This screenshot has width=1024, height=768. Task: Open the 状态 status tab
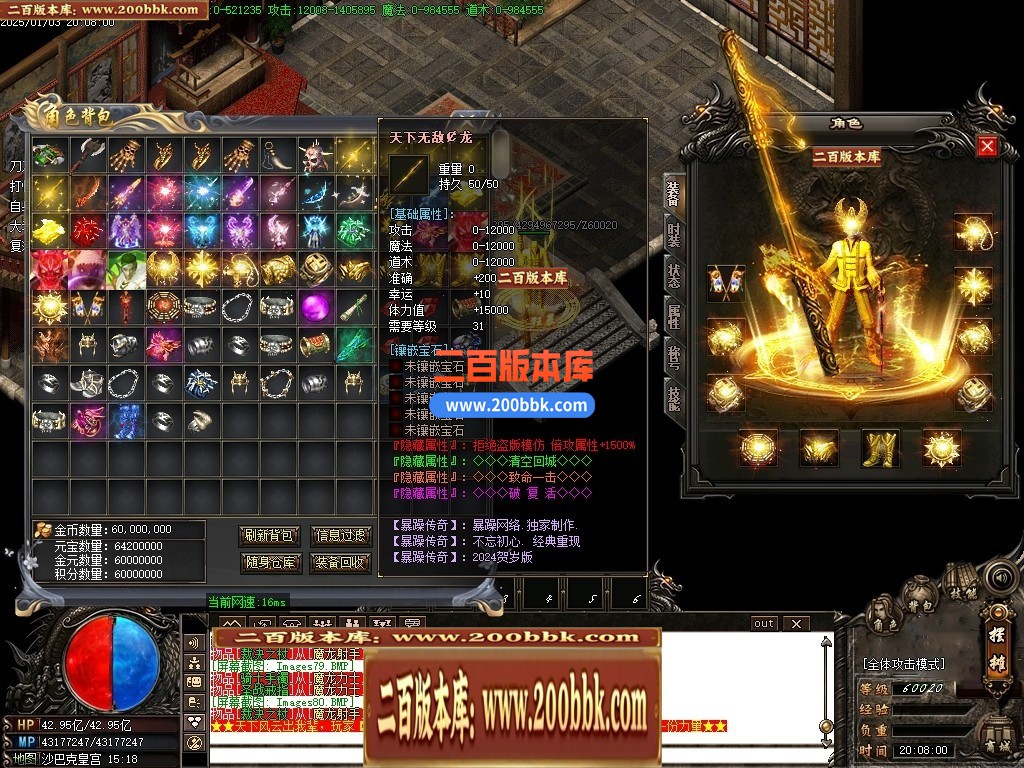click(x=675, y=275)
